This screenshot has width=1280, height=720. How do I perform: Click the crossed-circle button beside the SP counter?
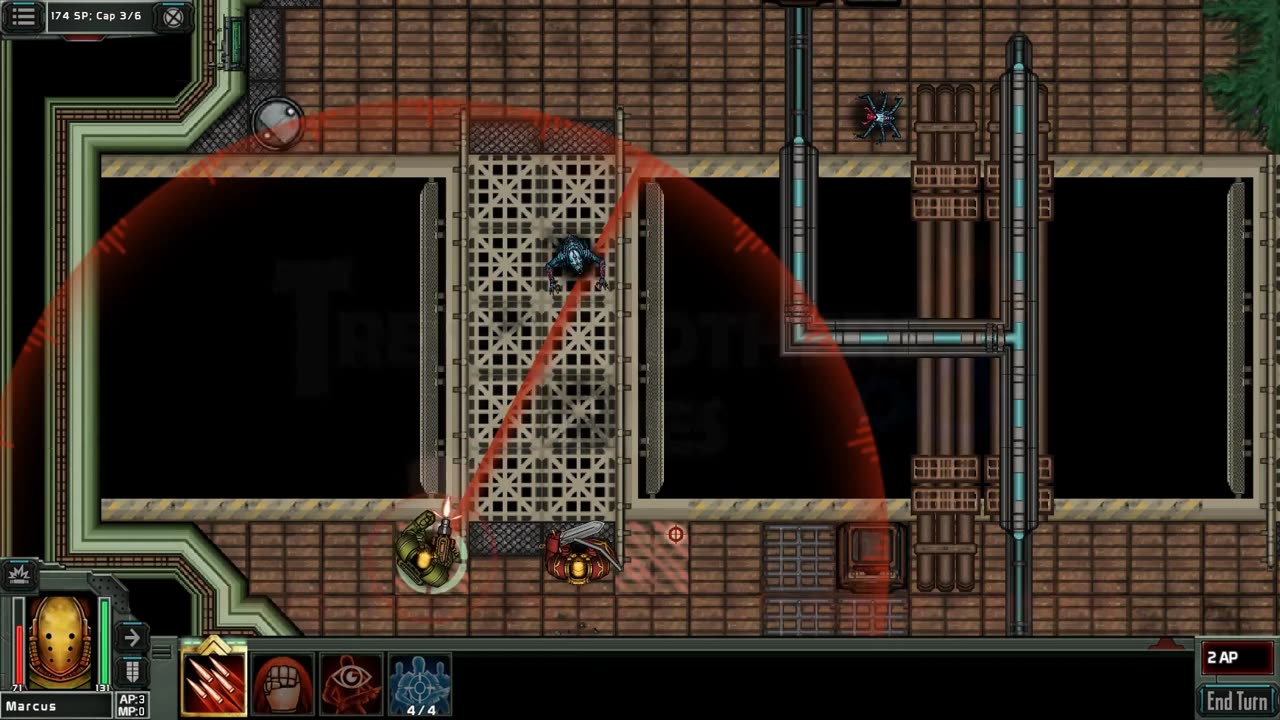tap(173, 17)
